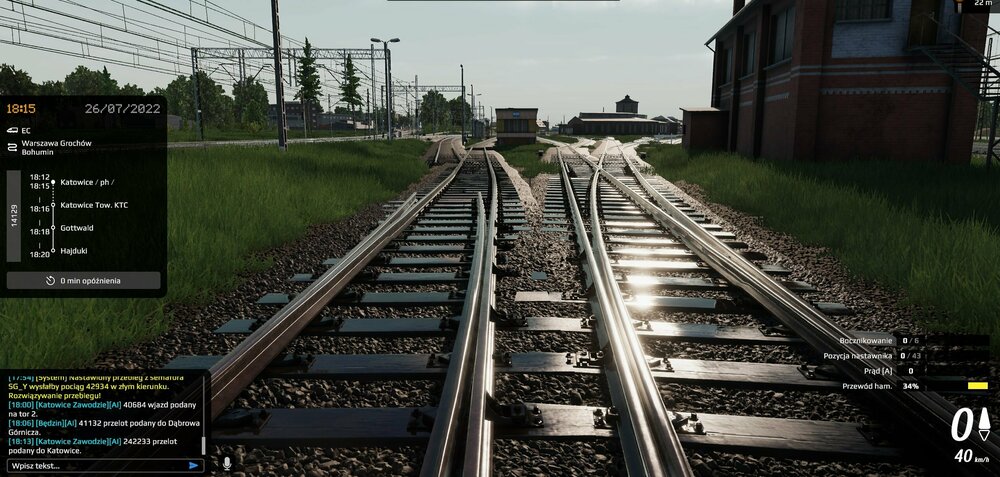Select the Hajduki stop in the timetable
Screen dimensions: 1000x477
(74, 252)
